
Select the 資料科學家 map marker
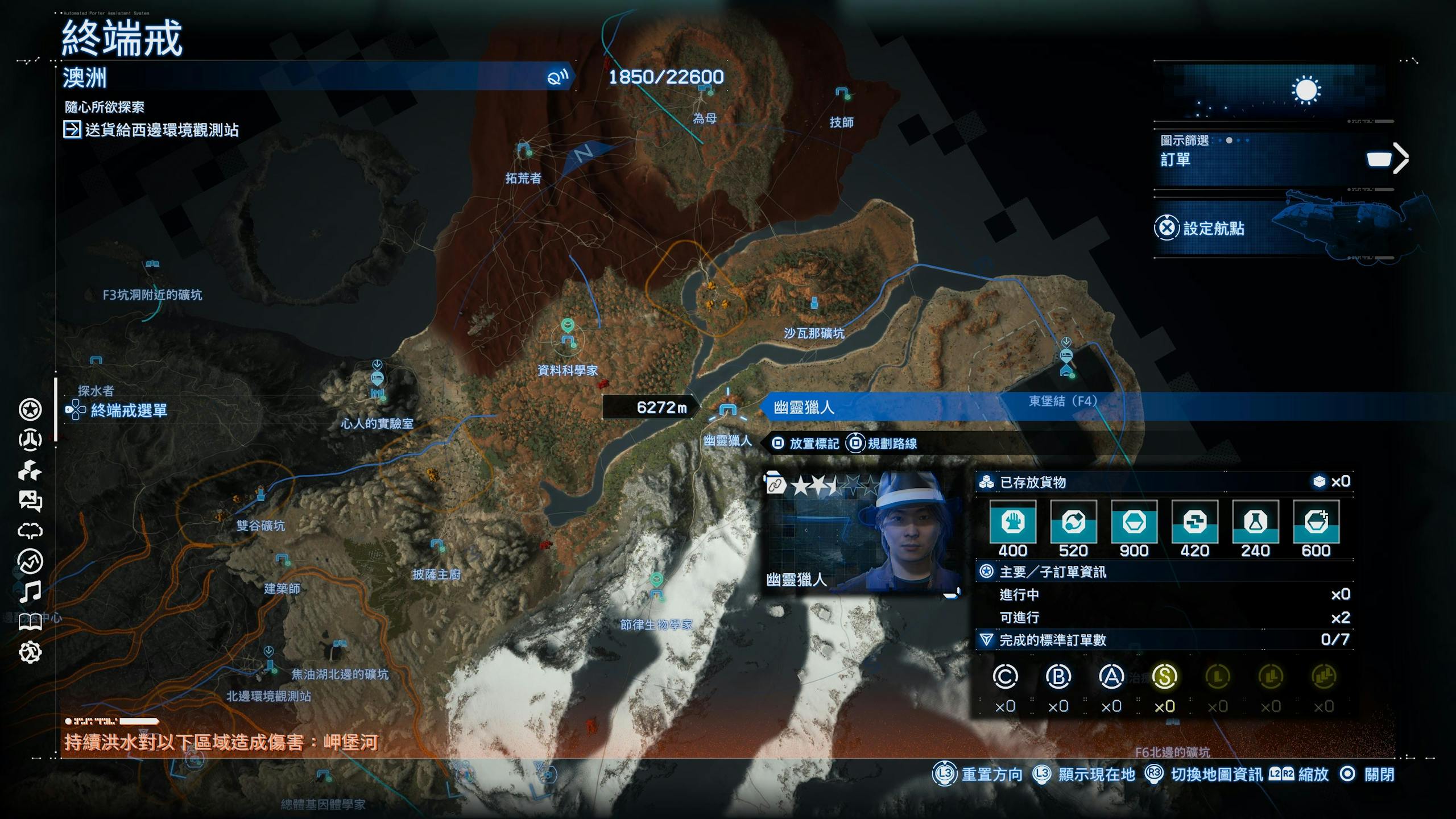(568, 340)
